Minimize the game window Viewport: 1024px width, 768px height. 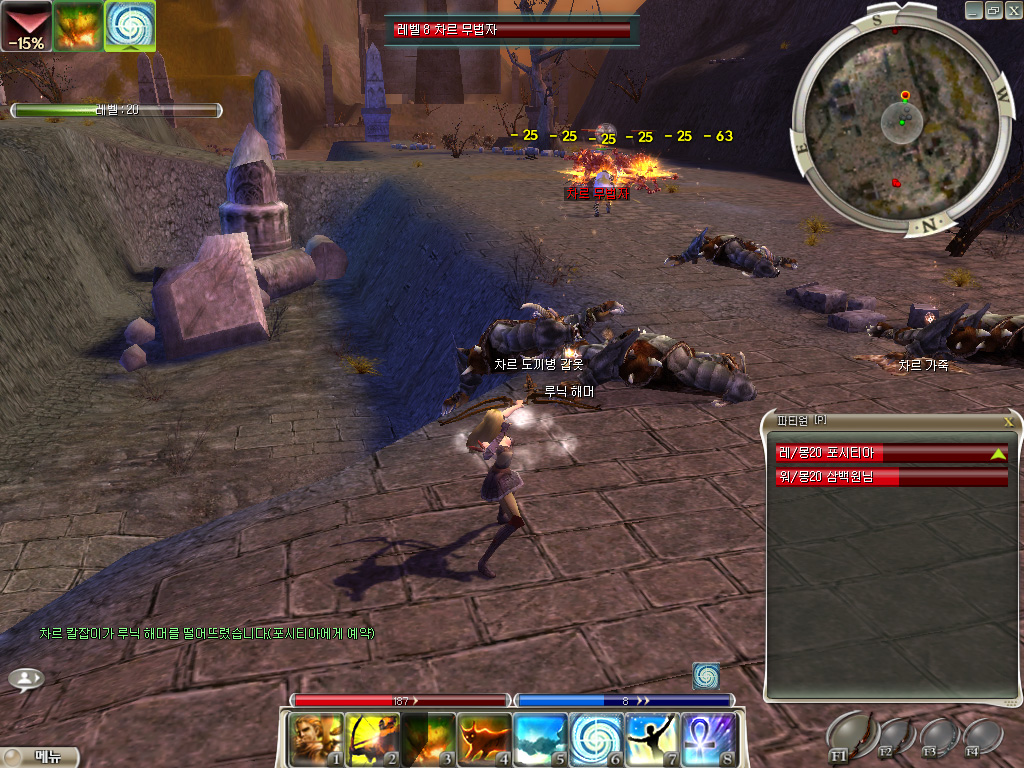[x=975, y=10]
